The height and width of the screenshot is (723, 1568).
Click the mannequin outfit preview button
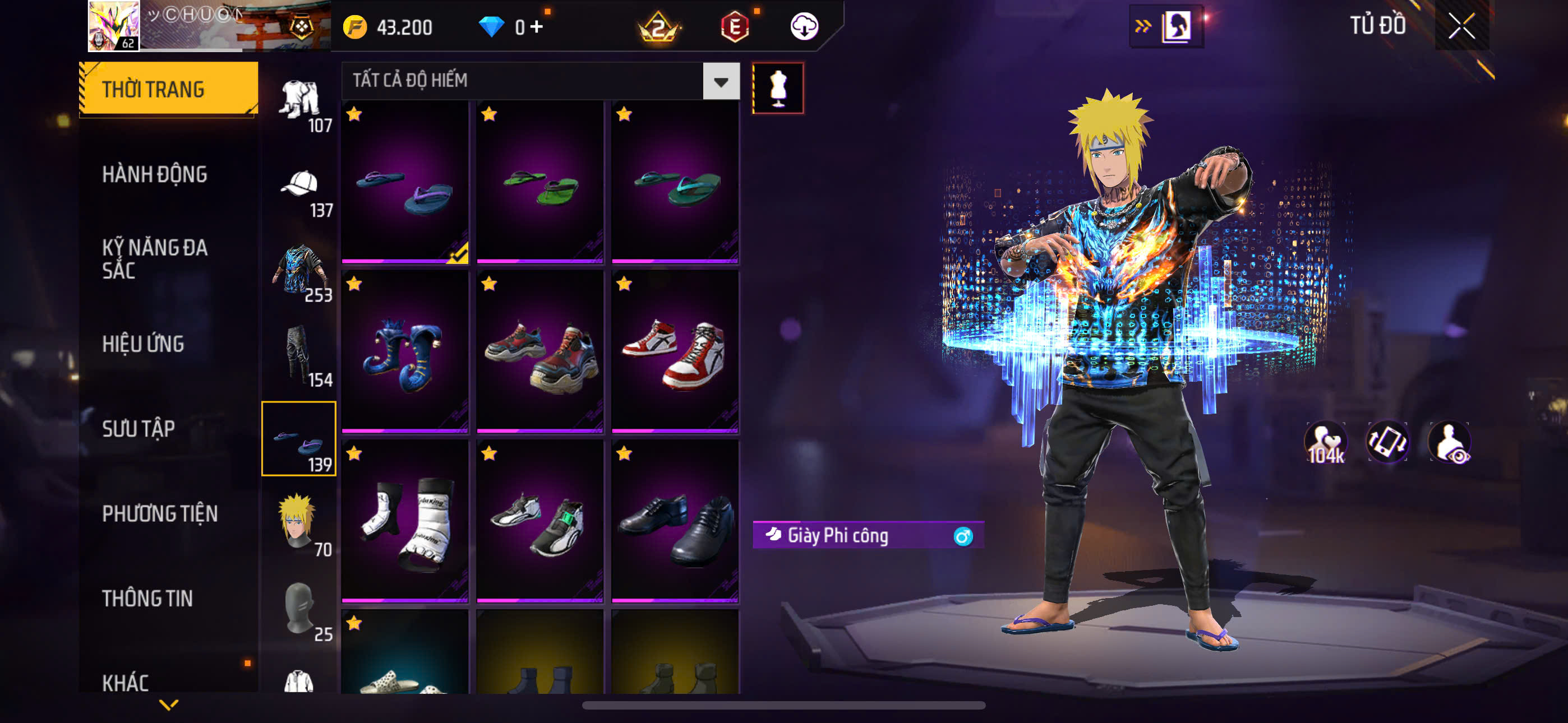click(778, 88)
